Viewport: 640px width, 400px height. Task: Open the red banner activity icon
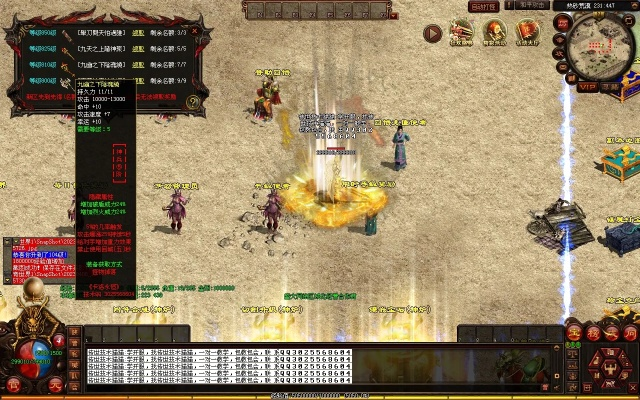click(527, 34)
